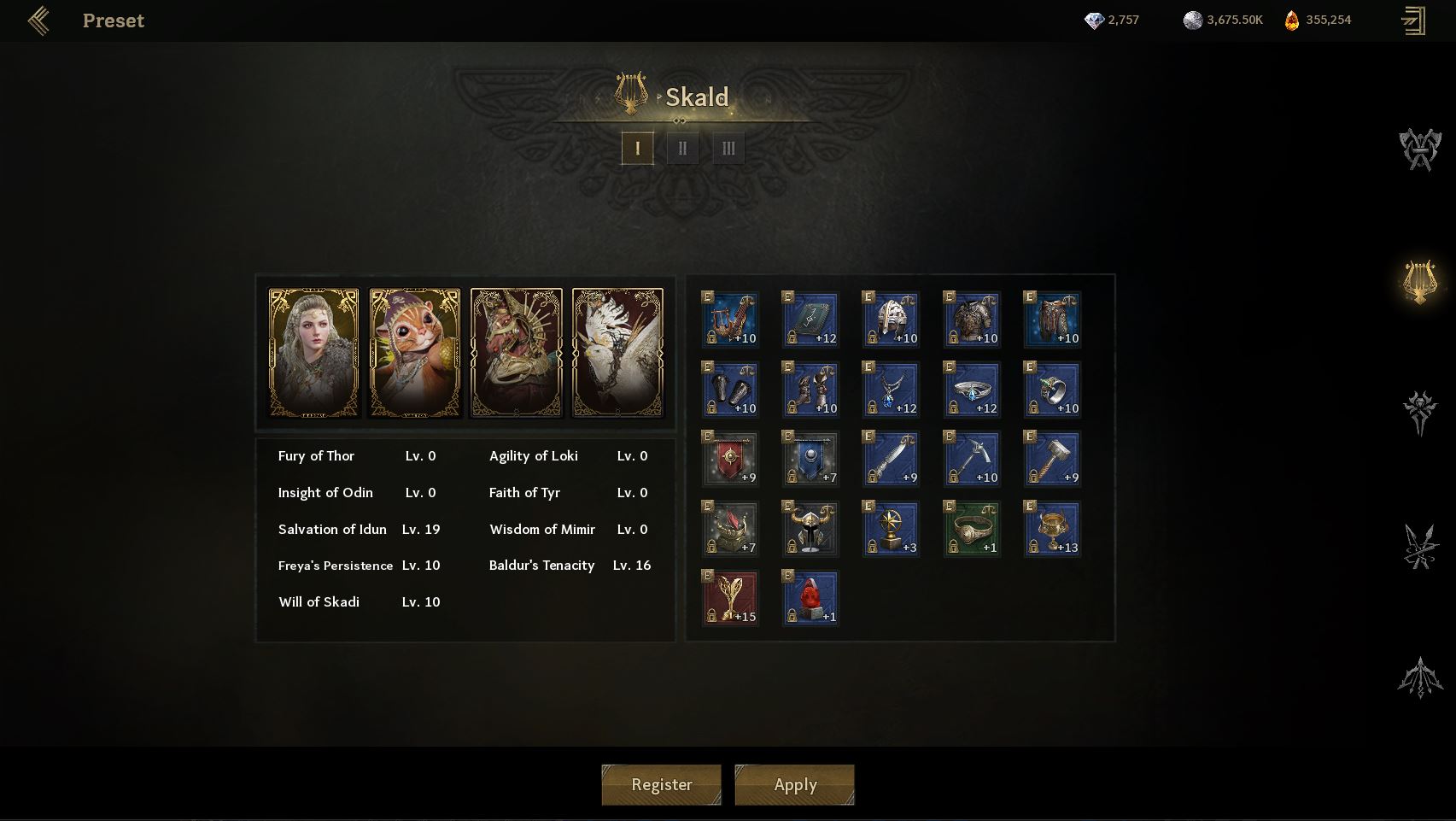Open the side menu in the top-right corner
This screenshot has height=821, width=1456.
[1413, 21]
